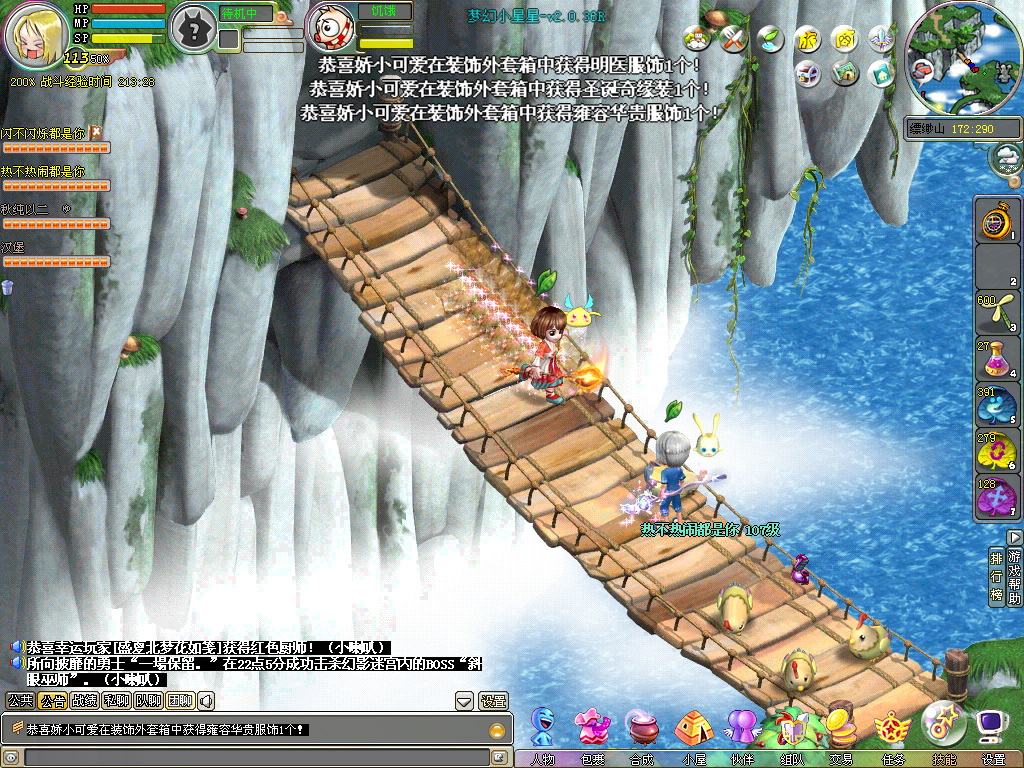The width and height of the screenshot is (1024, 768).
Task: Open the treasure chest shop icon
Action: point(807,73)
